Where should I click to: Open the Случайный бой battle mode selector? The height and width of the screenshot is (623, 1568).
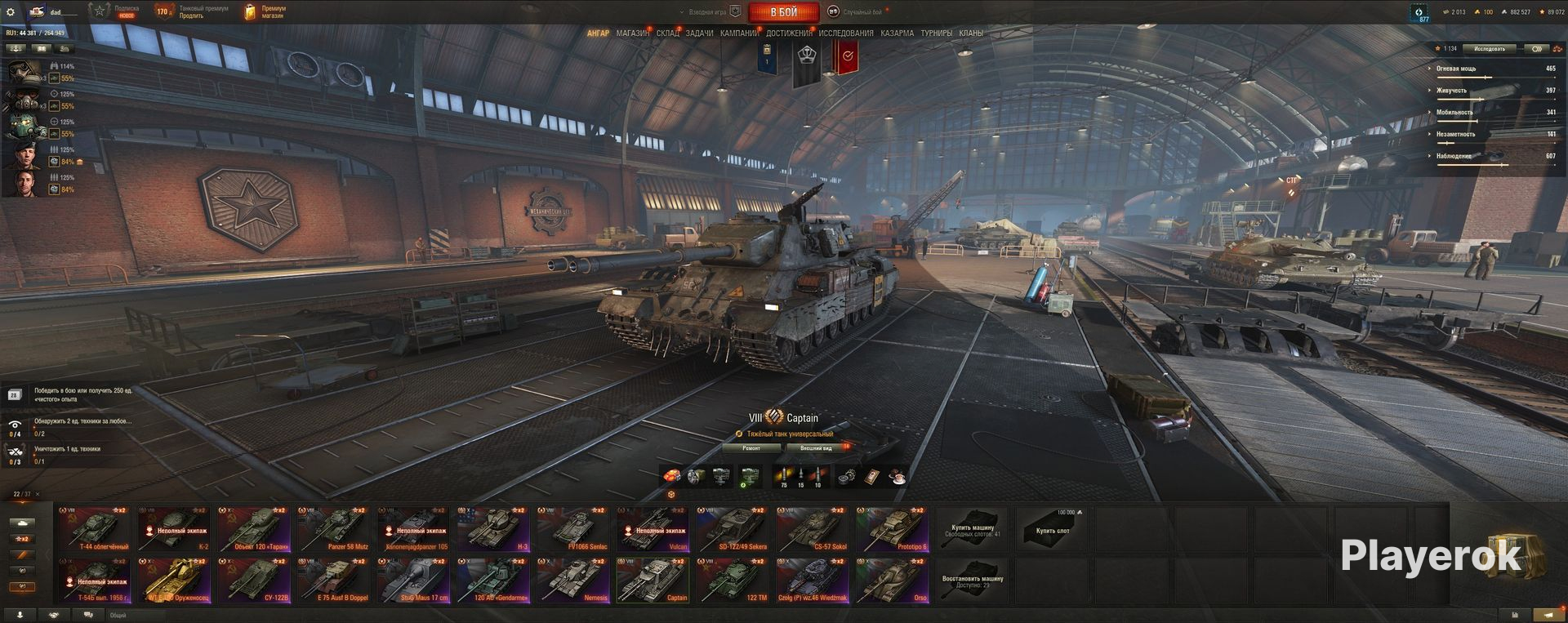coord(857,12)
